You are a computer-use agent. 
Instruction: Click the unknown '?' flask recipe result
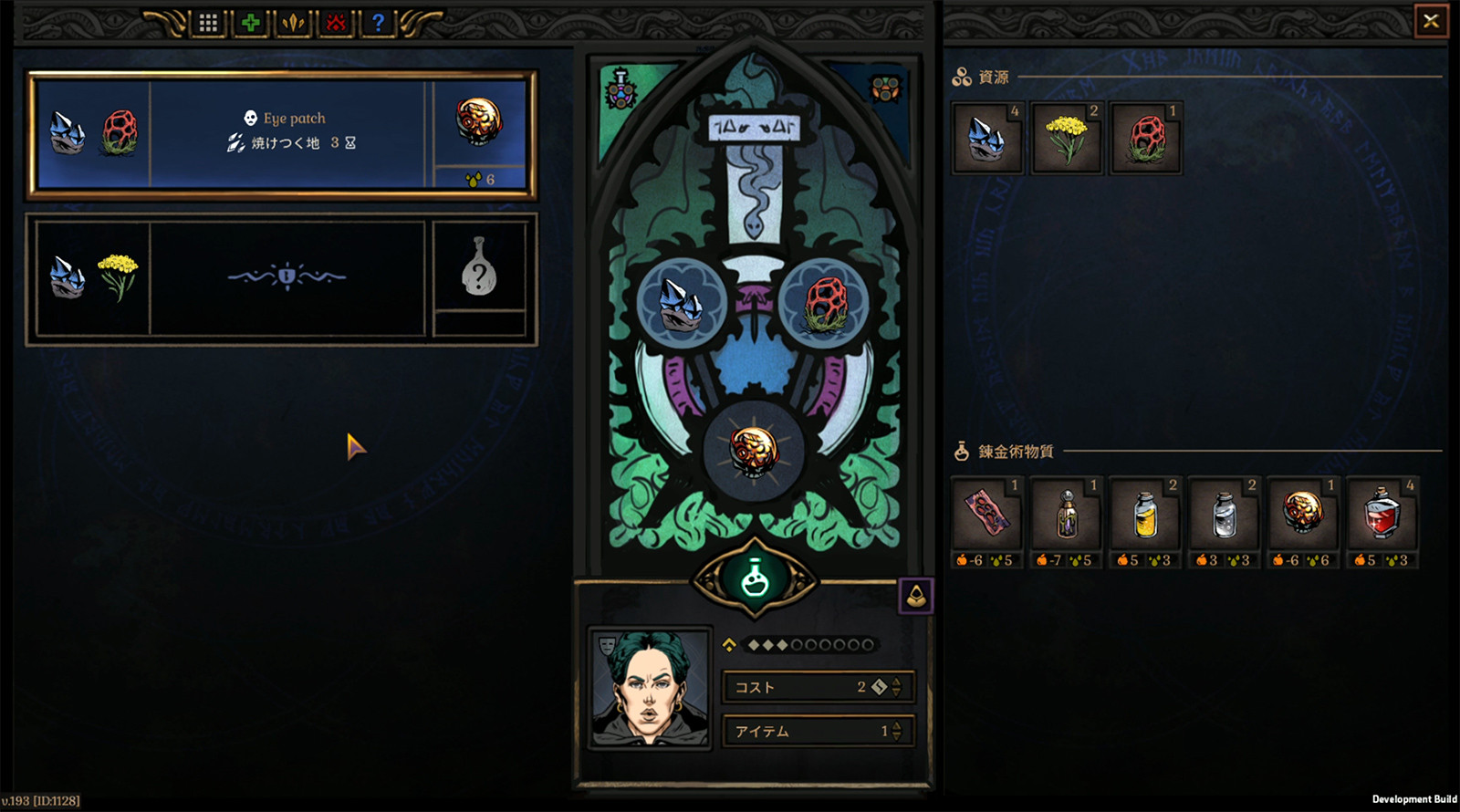tap(481, 275)
